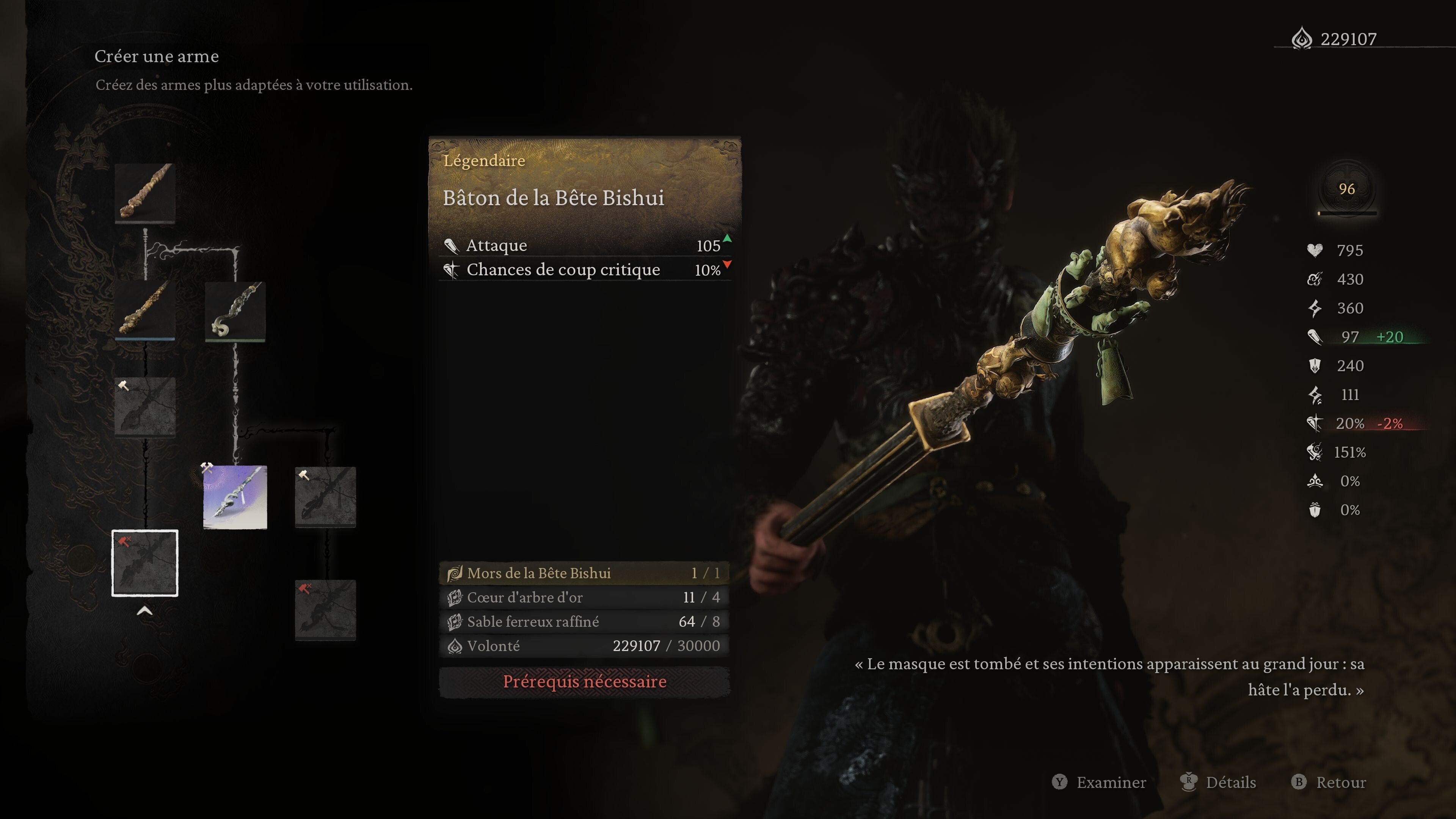Select the Sable ferreux raffiné material row
Viewport: 1456px width, 819px height.
pos(584,622)
